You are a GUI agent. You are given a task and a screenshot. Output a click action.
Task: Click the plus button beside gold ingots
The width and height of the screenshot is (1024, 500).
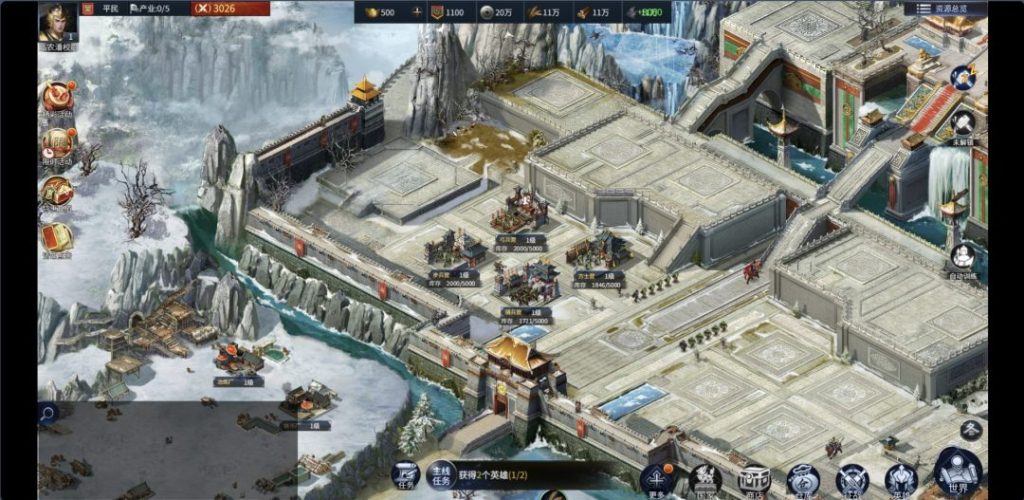click(x=416, y=13)
